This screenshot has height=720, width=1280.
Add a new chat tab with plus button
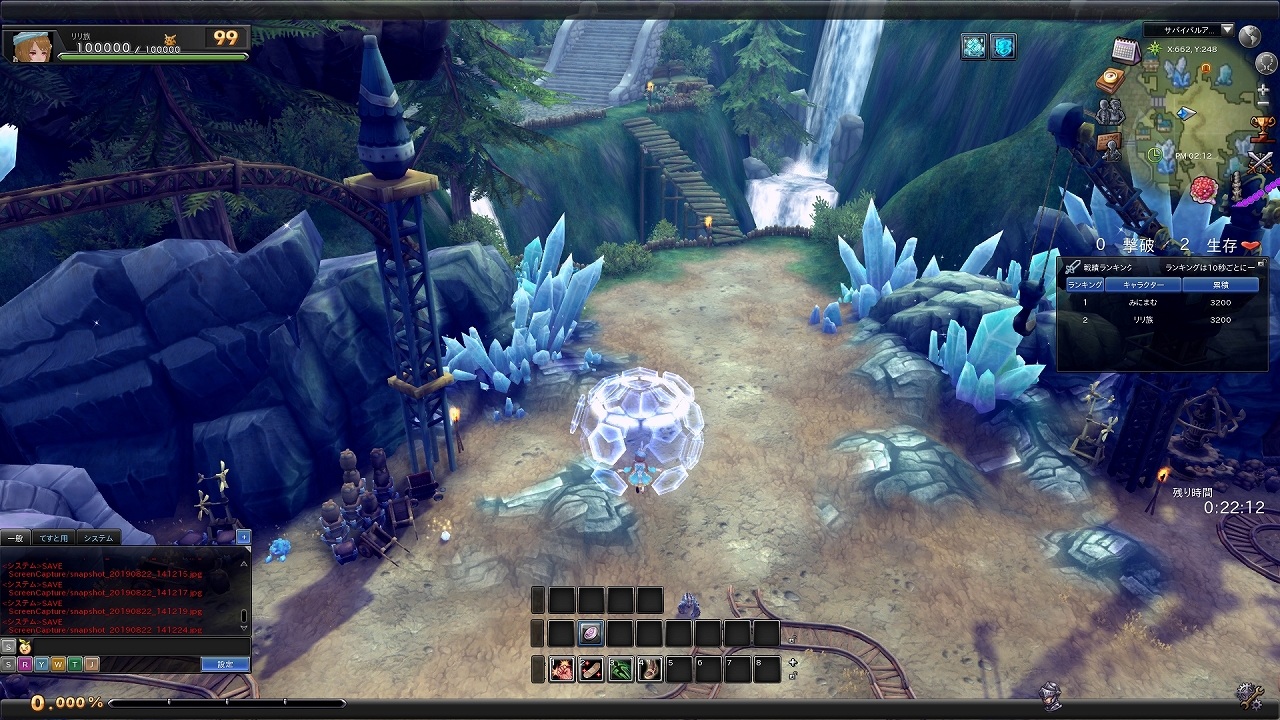[x=243, y=538]
